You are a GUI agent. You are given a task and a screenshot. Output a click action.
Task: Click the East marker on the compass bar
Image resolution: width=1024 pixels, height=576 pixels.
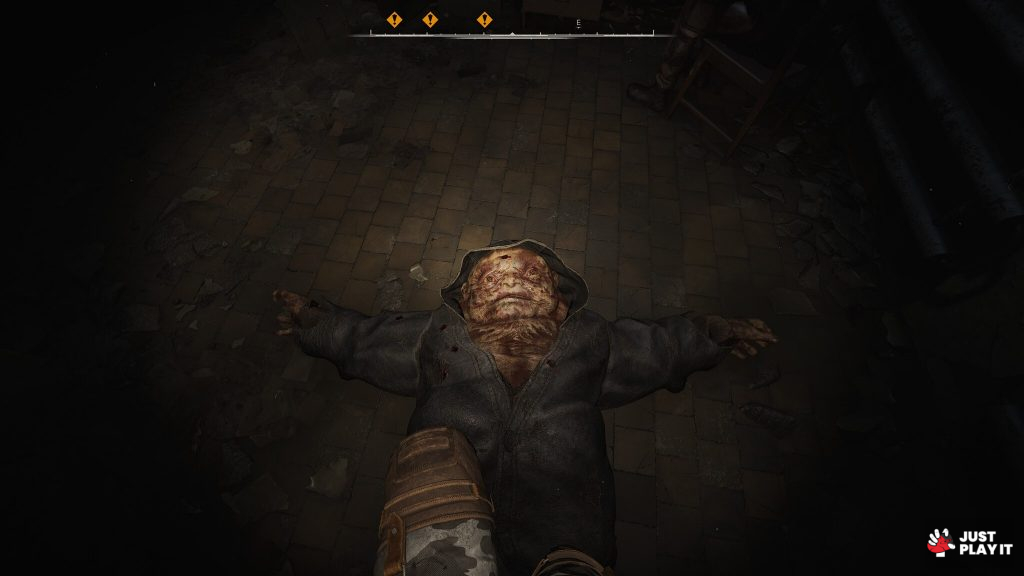[x=578, y=22]
